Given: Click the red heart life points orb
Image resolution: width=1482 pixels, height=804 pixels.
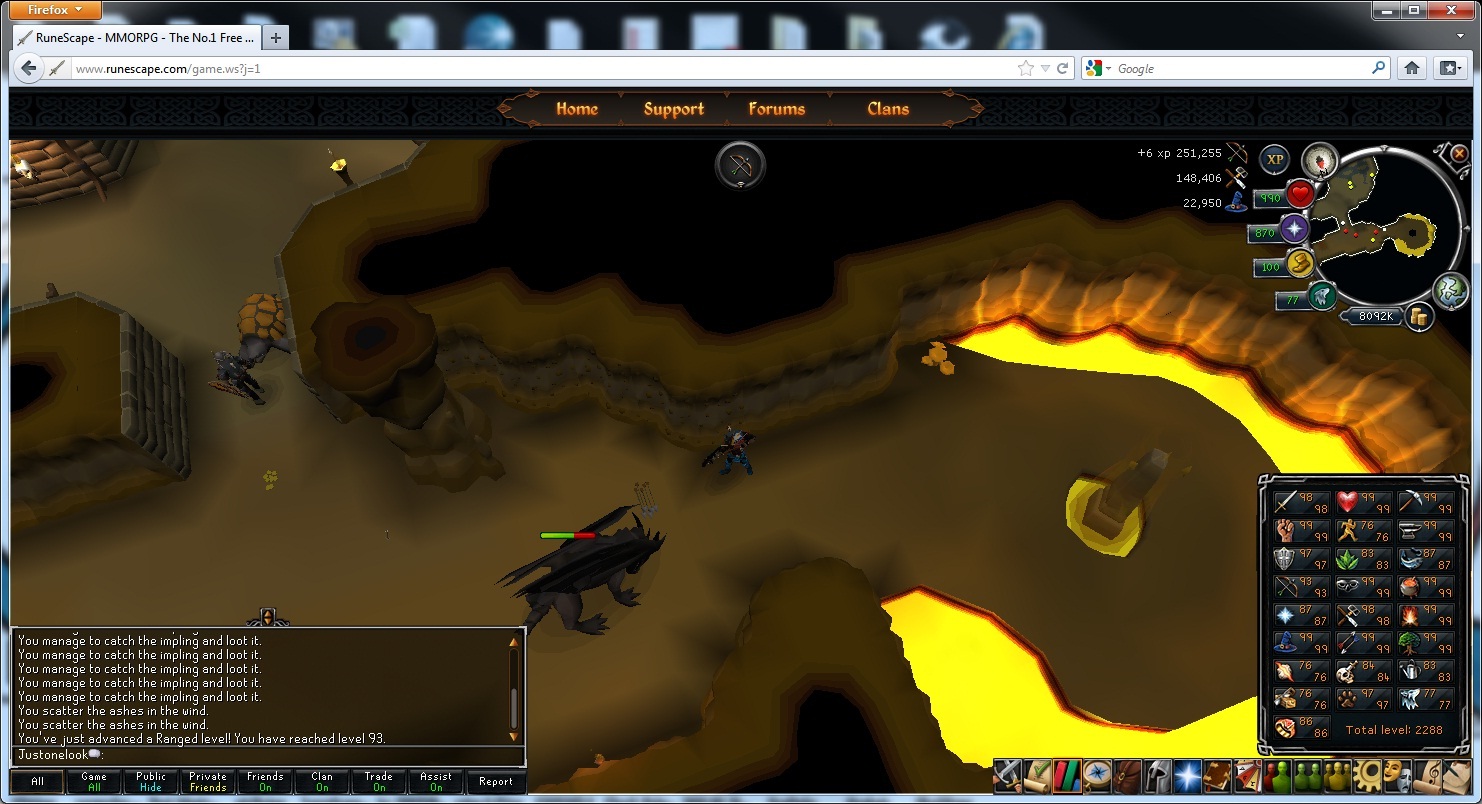Looking at the screenshot, I should coord(1299,194).
